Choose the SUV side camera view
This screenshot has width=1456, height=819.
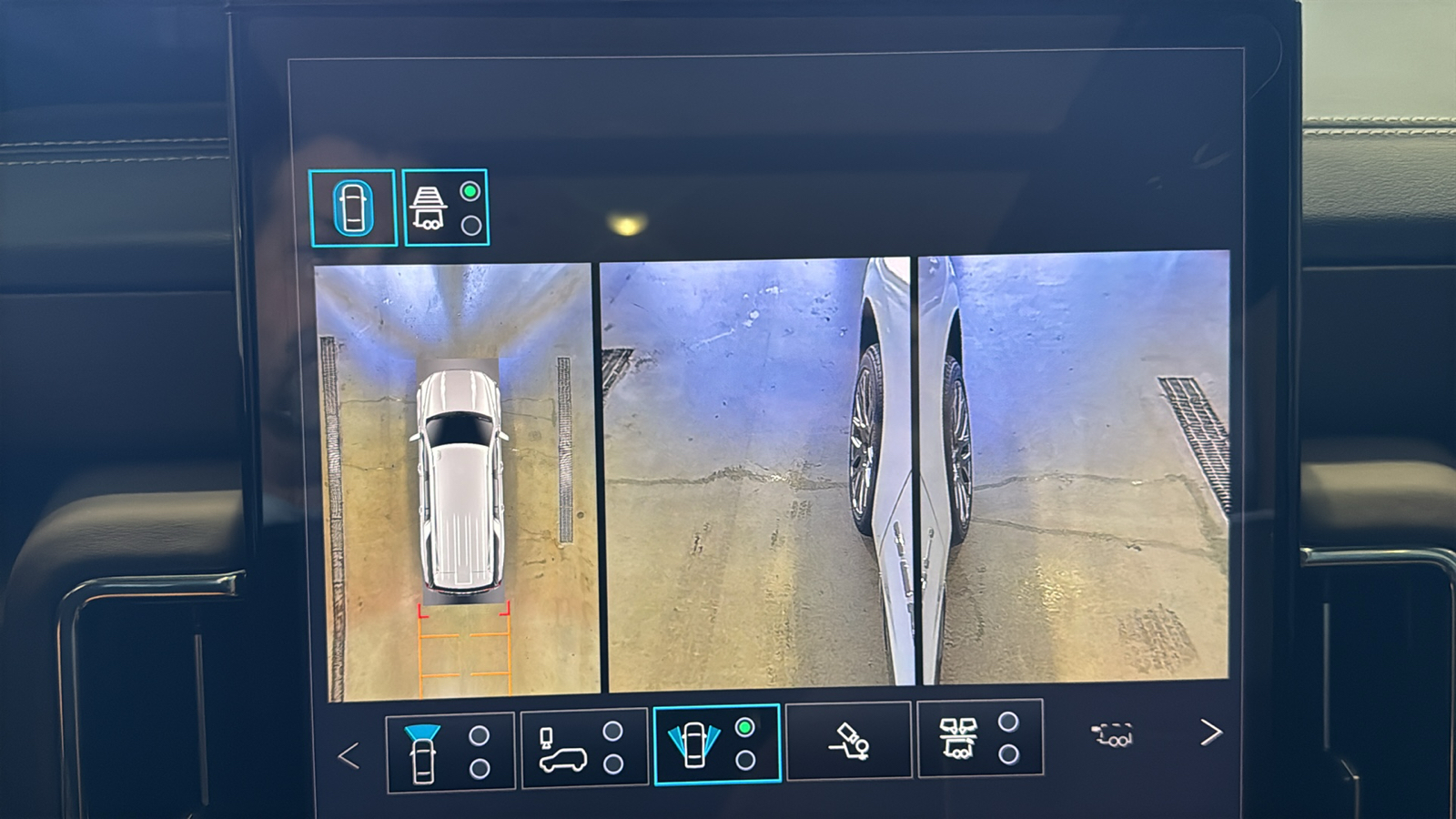(583, 749)
